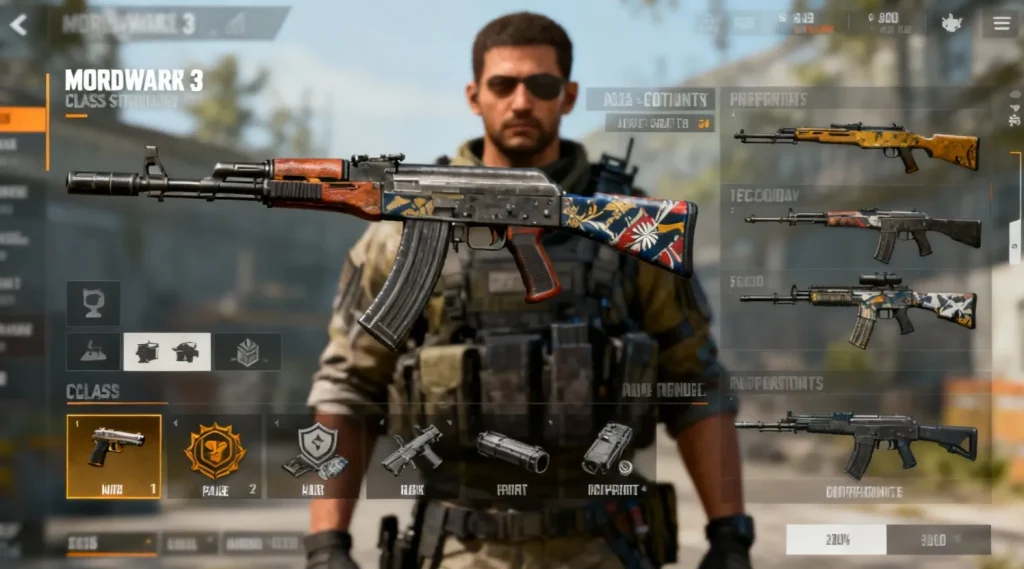Choose the shield badge slot

click(315, 456)
